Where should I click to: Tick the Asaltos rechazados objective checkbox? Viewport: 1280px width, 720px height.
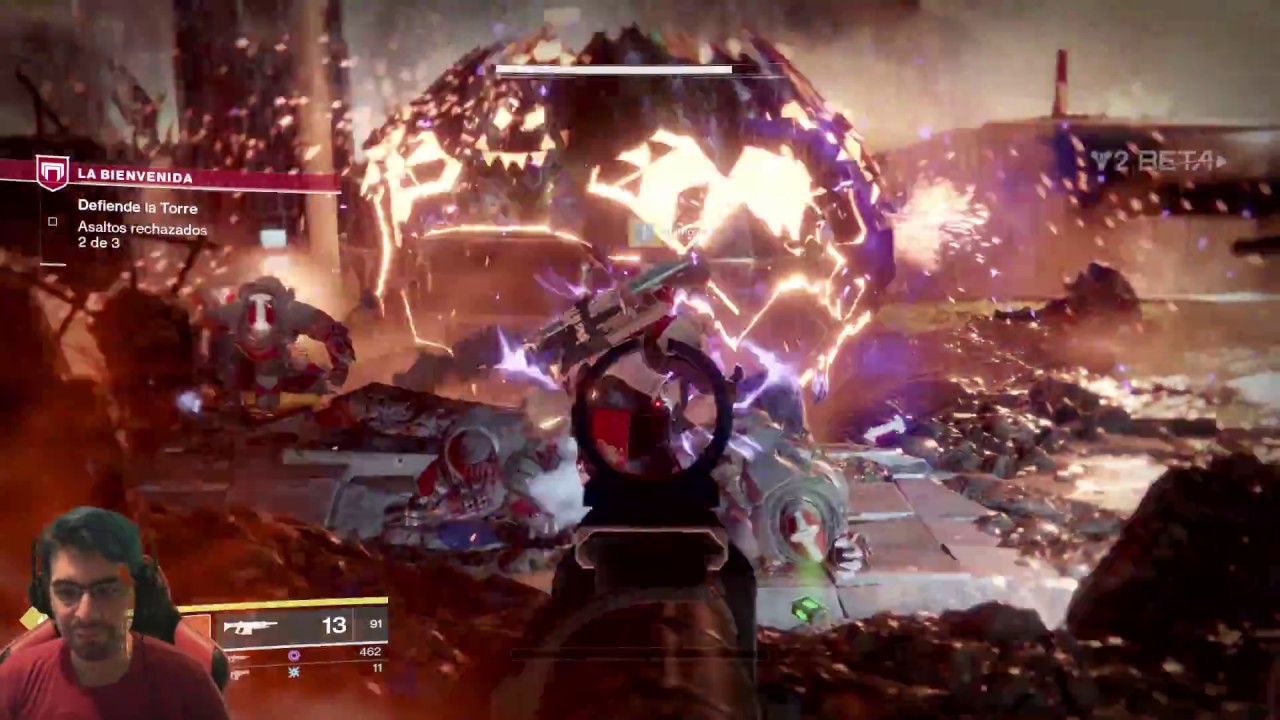pos(53,221)
